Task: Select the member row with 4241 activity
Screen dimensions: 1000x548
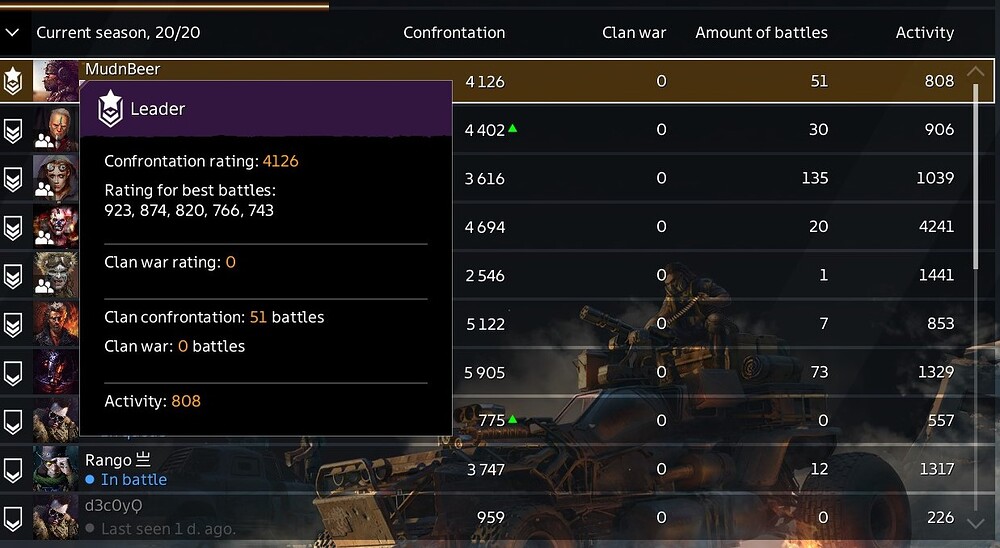Action: [x=700, y=227]
